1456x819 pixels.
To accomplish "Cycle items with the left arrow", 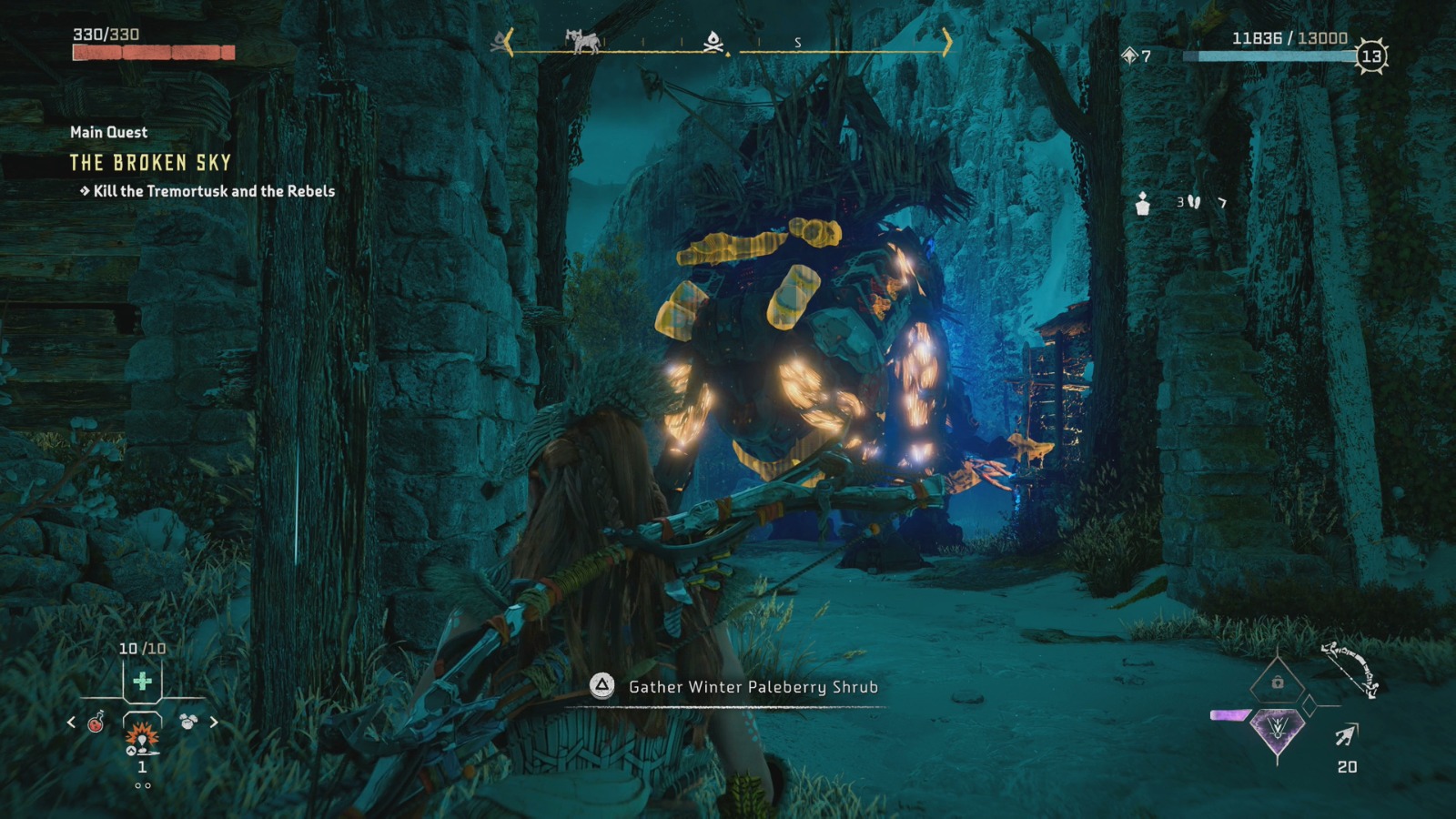I will 71,723.
